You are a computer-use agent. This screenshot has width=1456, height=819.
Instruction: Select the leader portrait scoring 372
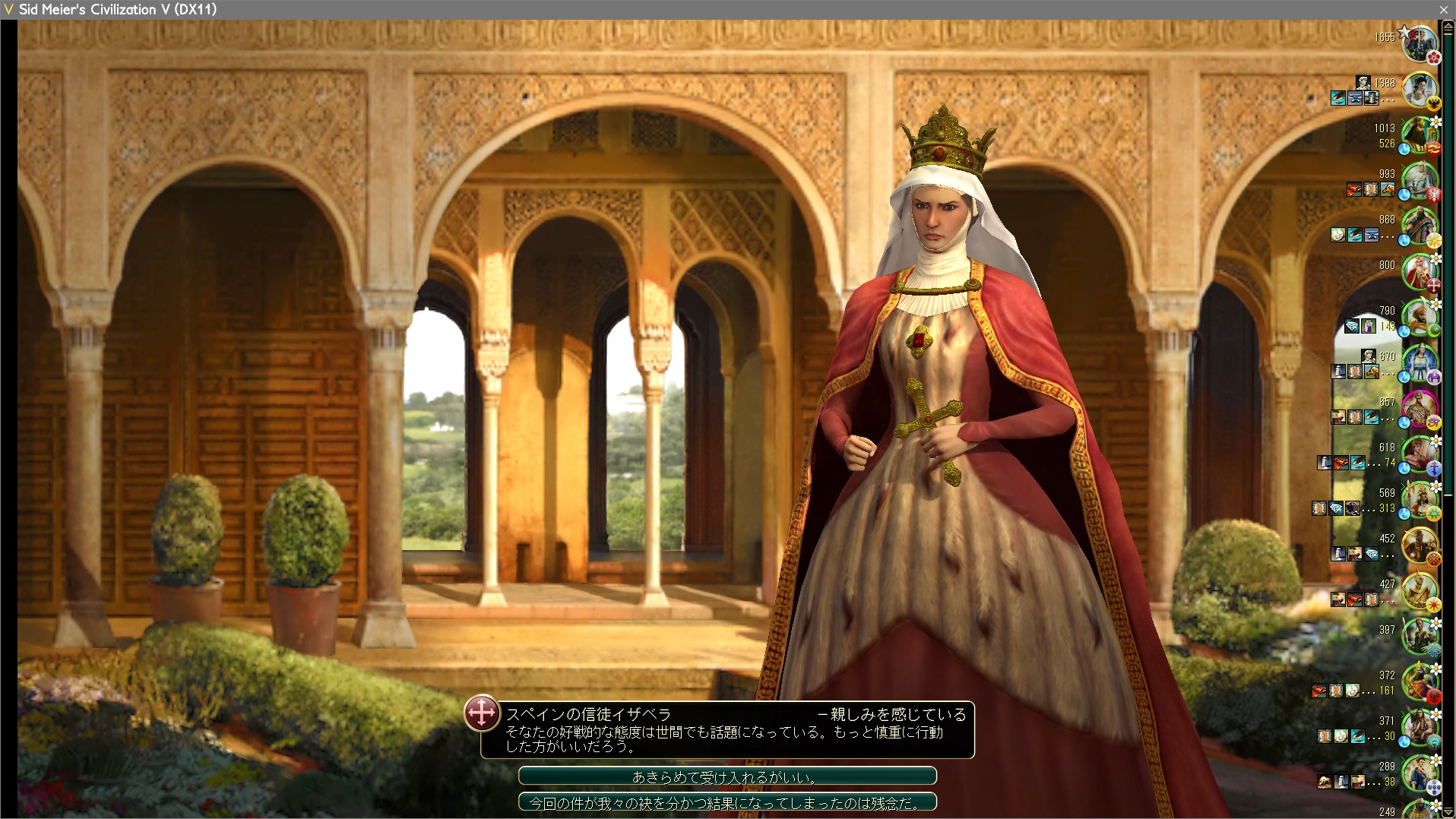pos(1419,682)
